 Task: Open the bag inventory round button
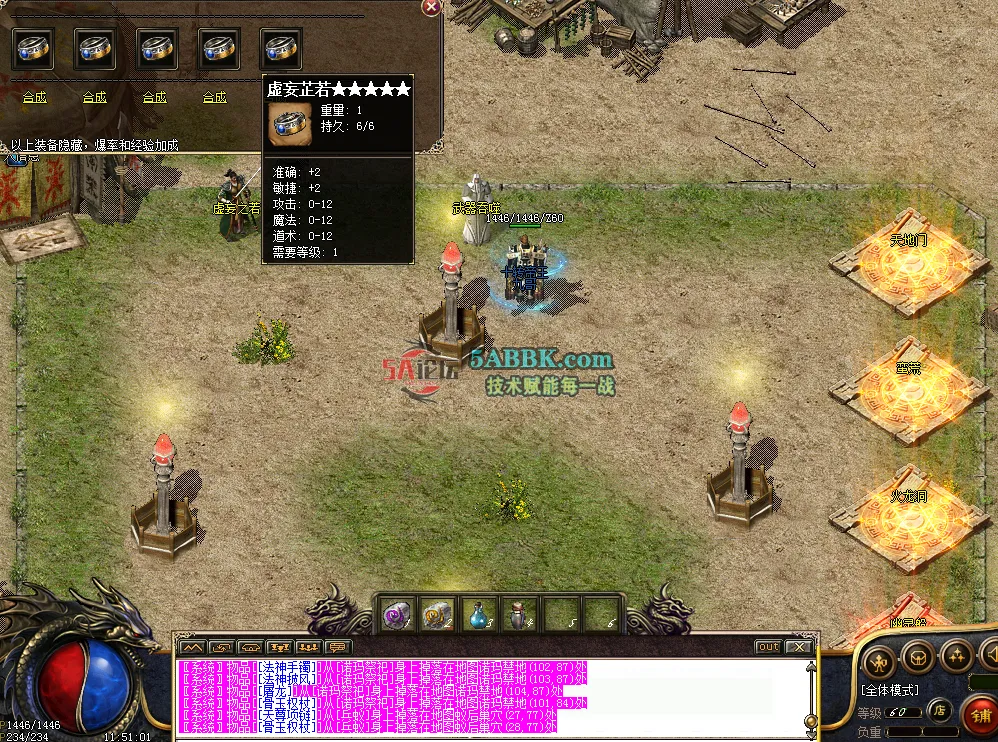pos(919,657)
